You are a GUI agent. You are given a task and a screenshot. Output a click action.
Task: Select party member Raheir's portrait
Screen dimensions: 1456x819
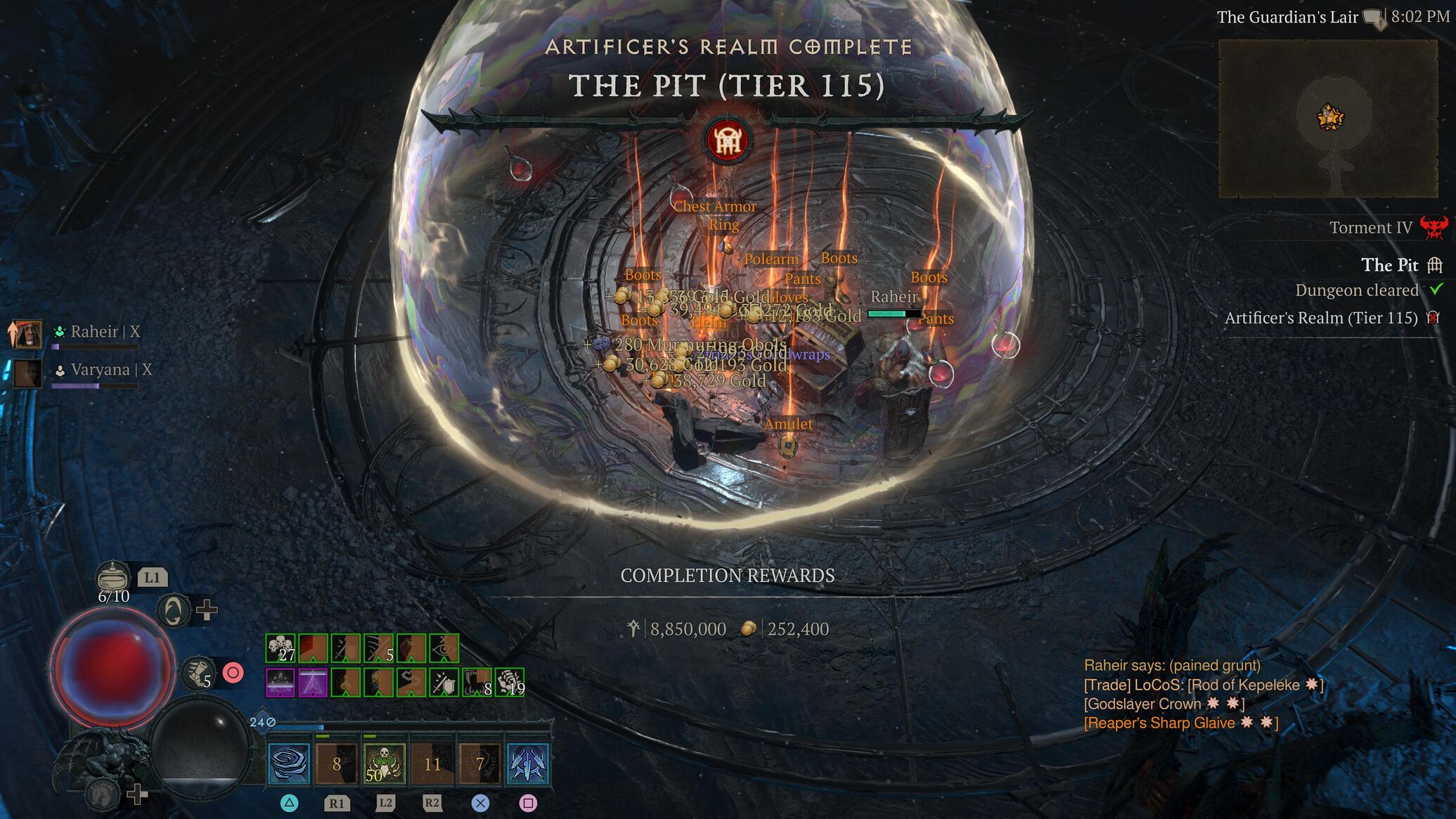tap(27, 333)
